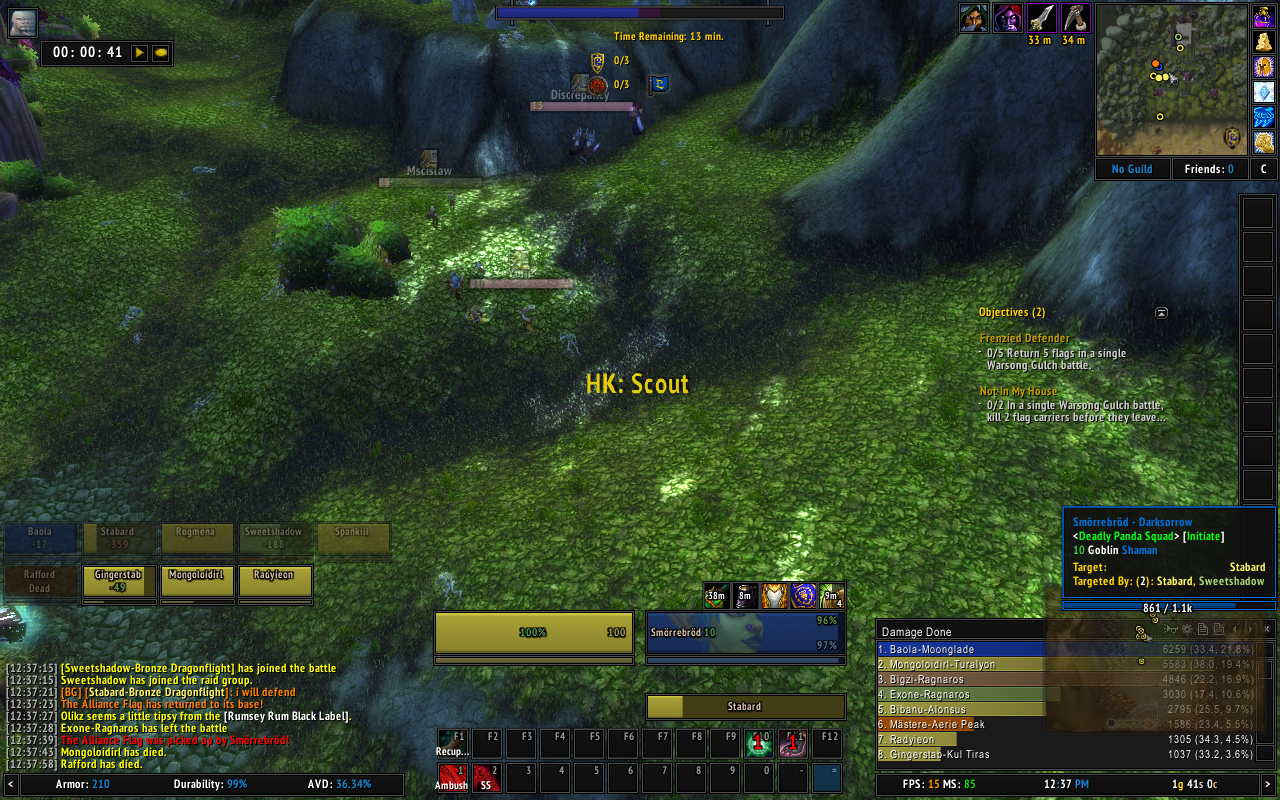Select Radyieon's raid frame

point(275,581)
